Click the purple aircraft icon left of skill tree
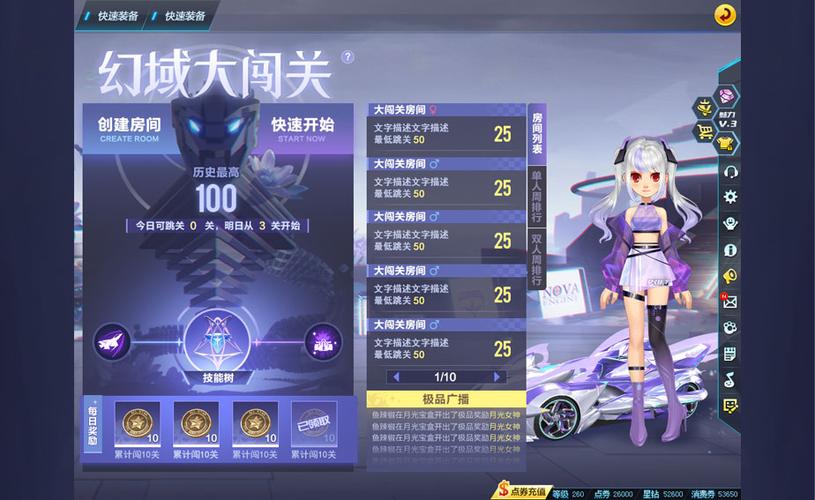This screenshot has height=500, width=815. tap(110, 342)
